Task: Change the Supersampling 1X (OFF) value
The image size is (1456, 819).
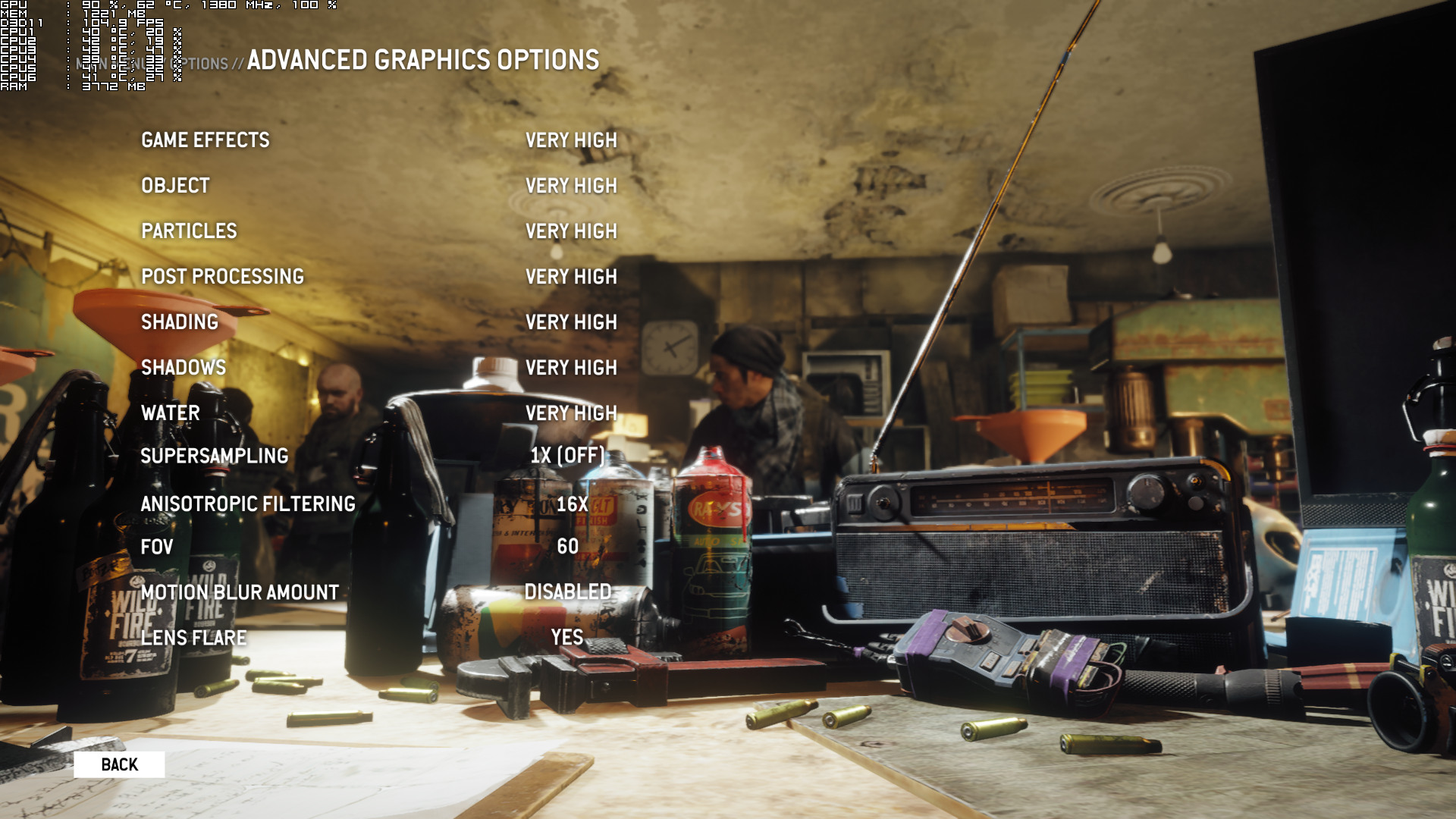Action: click(567, 456)
